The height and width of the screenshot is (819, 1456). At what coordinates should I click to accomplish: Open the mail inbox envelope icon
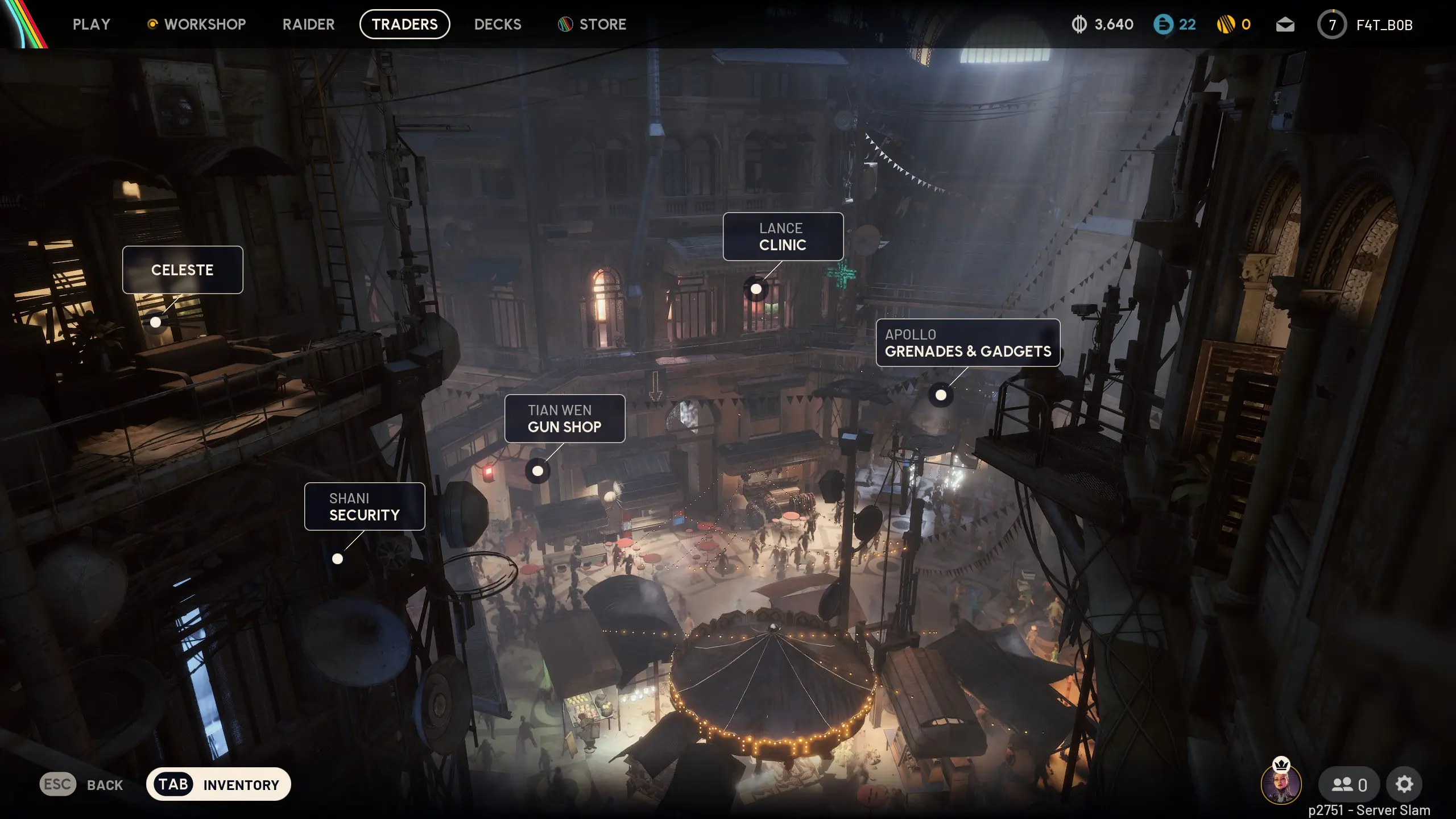pos(1285,24)
